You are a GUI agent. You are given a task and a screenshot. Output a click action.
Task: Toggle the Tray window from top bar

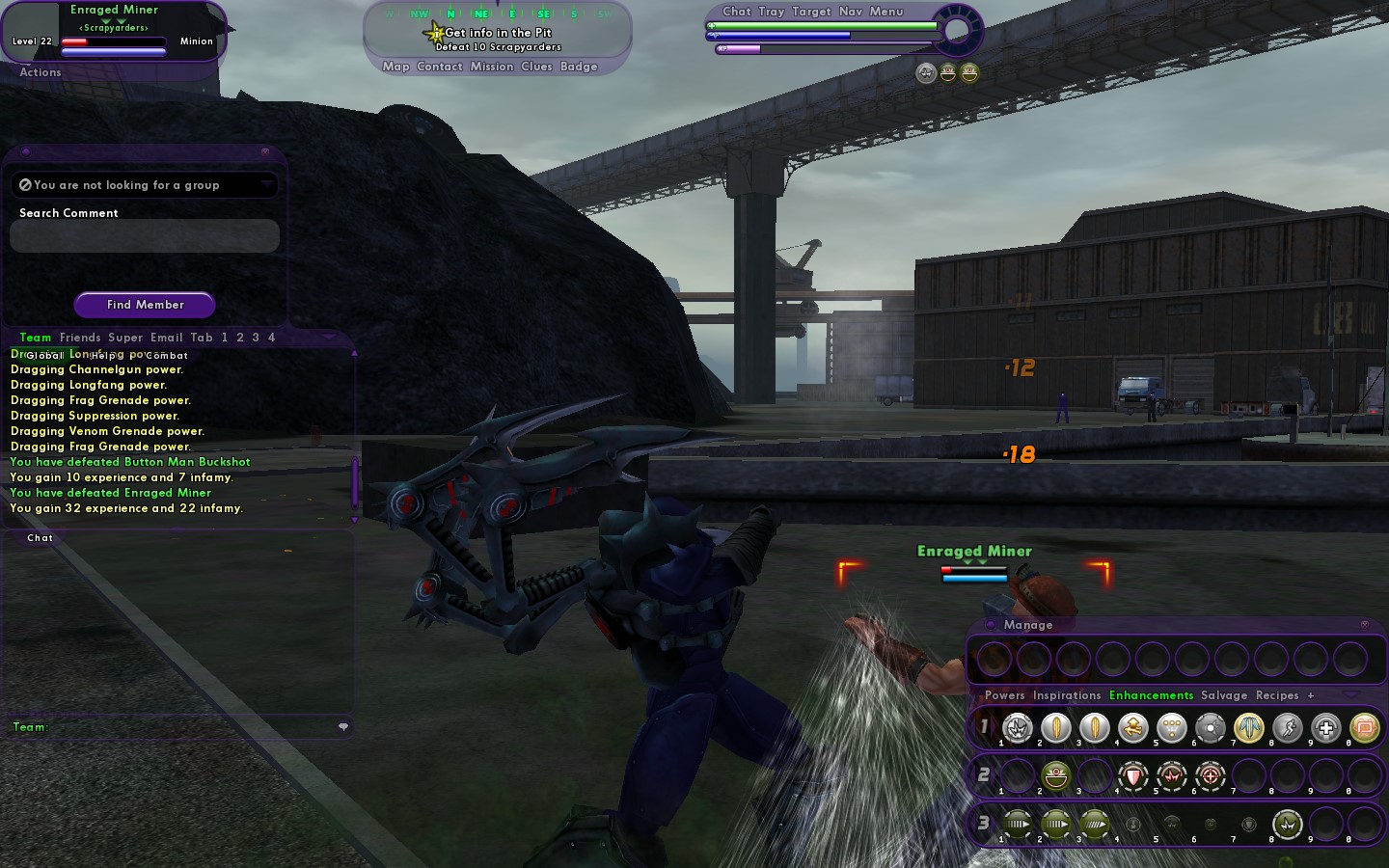click(x=772, y=12)
